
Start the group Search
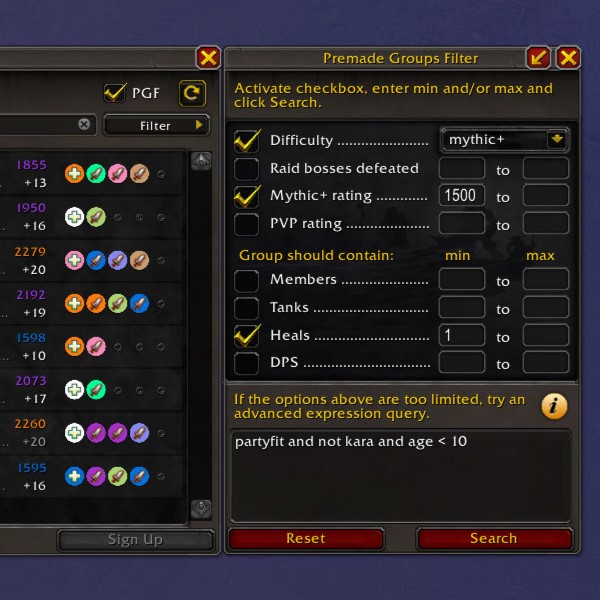point(493,538)
